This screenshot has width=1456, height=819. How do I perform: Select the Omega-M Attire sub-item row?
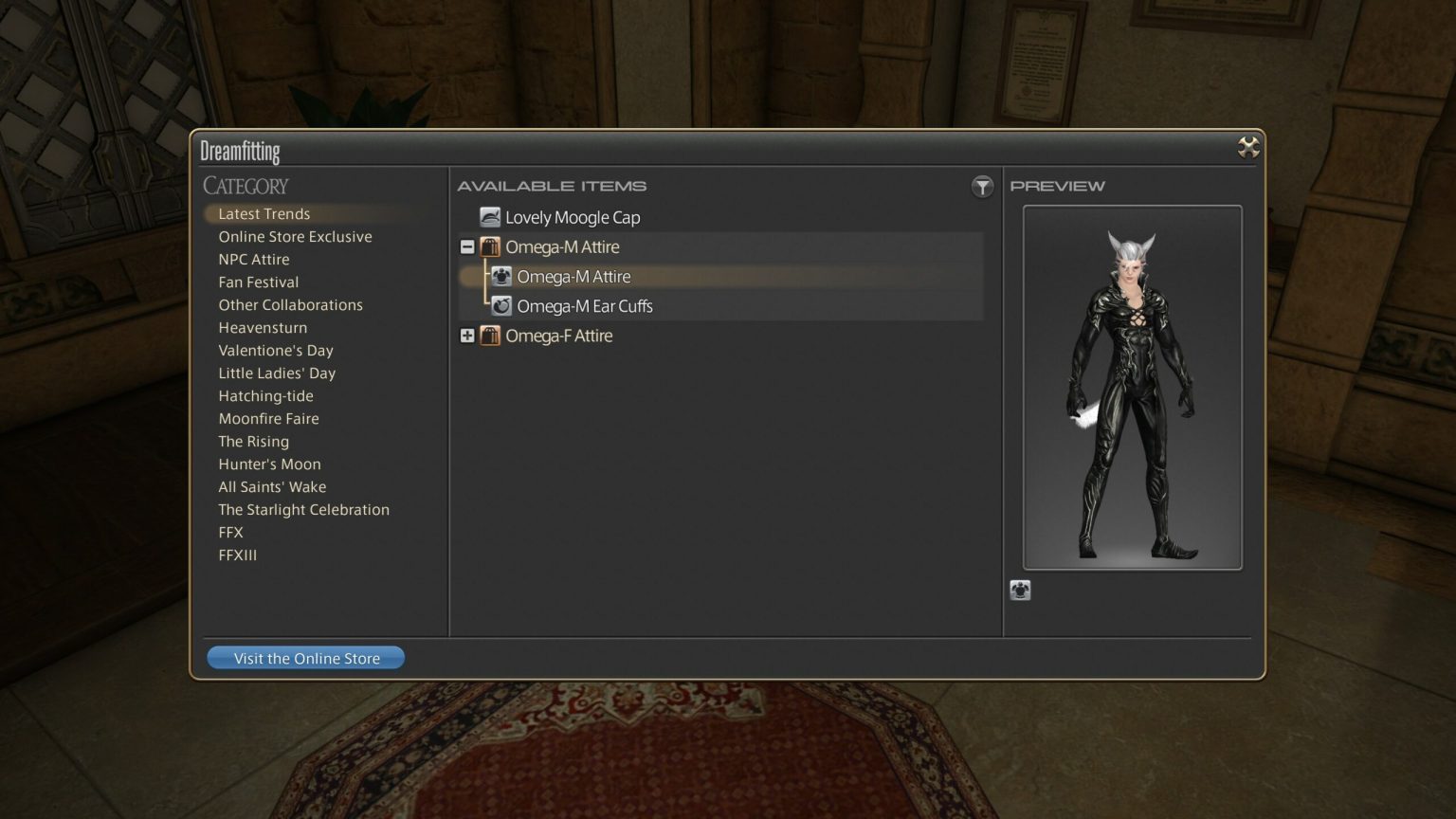[x=573, y=276]
